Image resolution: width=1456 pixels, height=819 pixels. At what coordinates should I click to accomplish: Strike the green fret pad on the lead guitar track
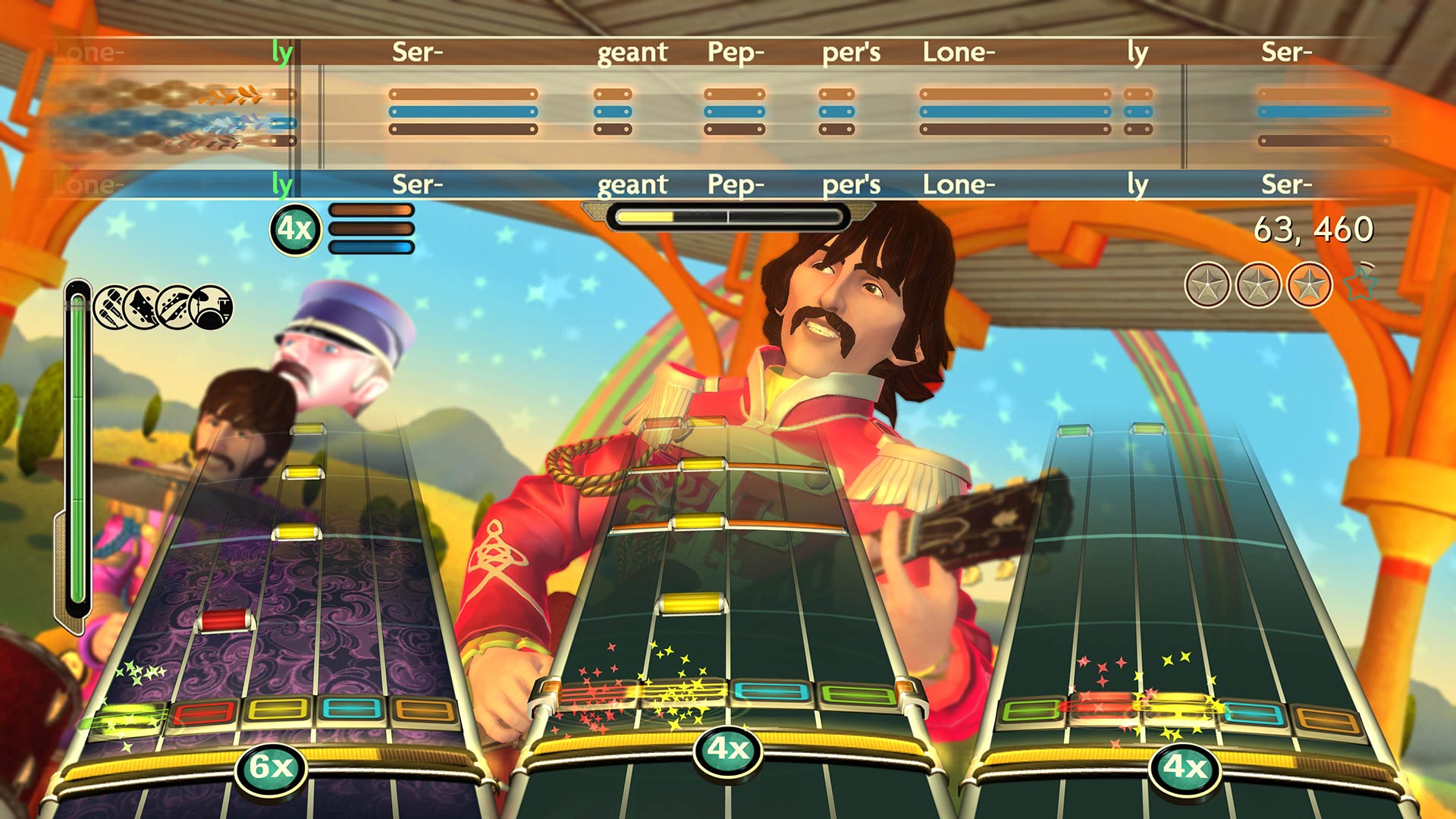(1031, 710)
